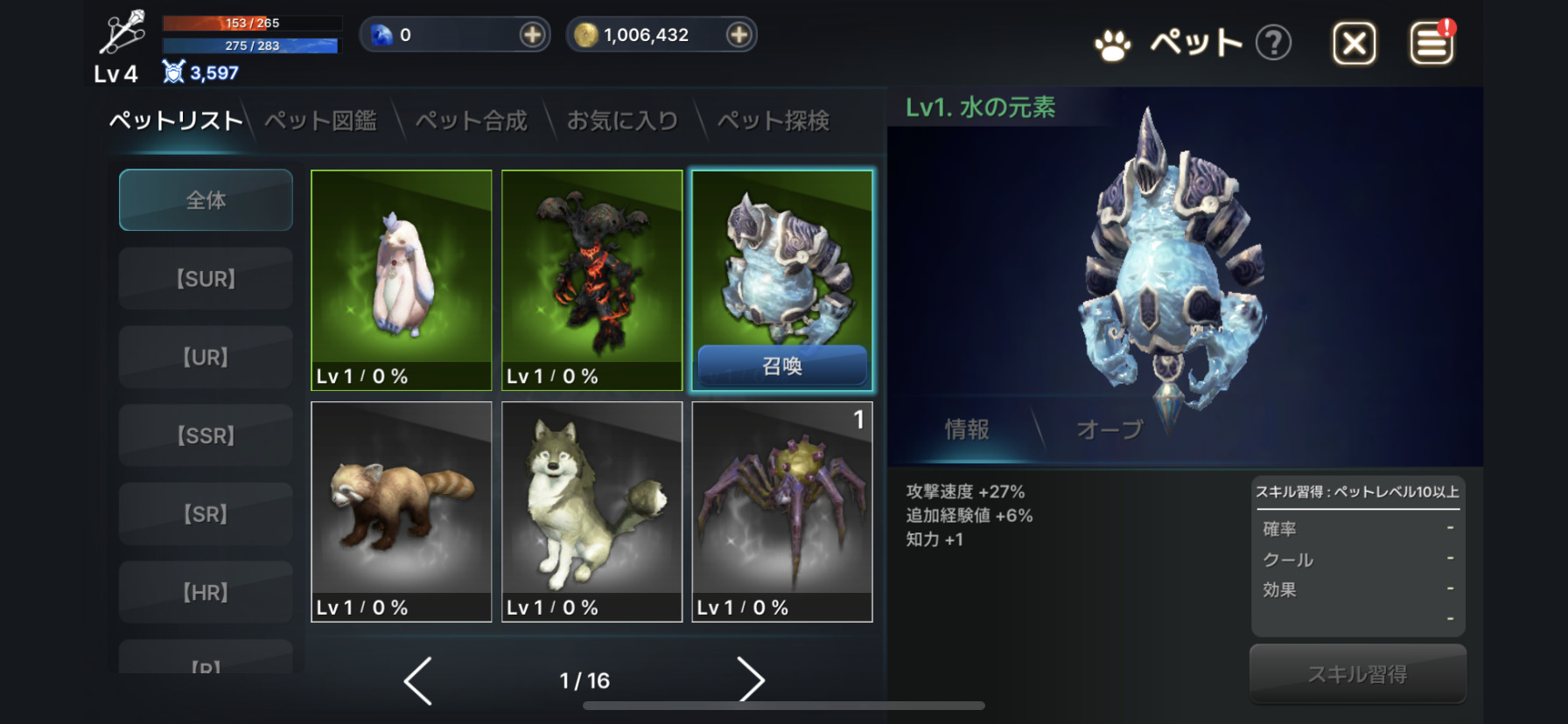Filter pets by UR rarity
This screenshot has height=724, width=1568.
coord(206,357)
